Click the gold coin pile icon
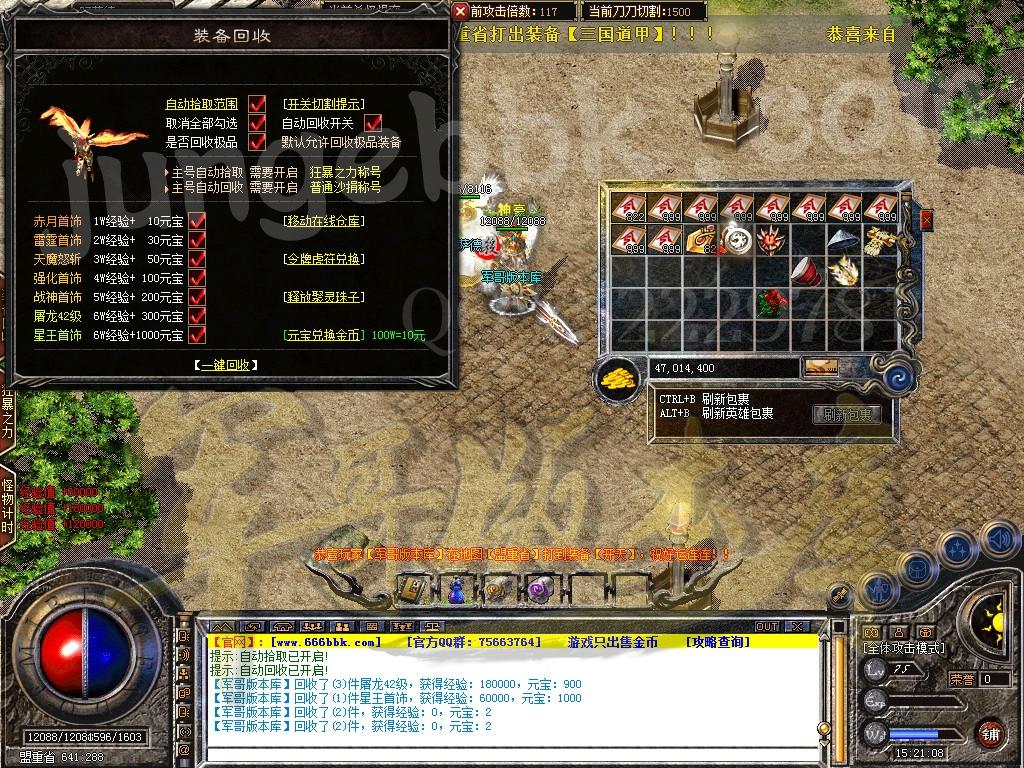1024x768 pixels. (x=618, y=378)
